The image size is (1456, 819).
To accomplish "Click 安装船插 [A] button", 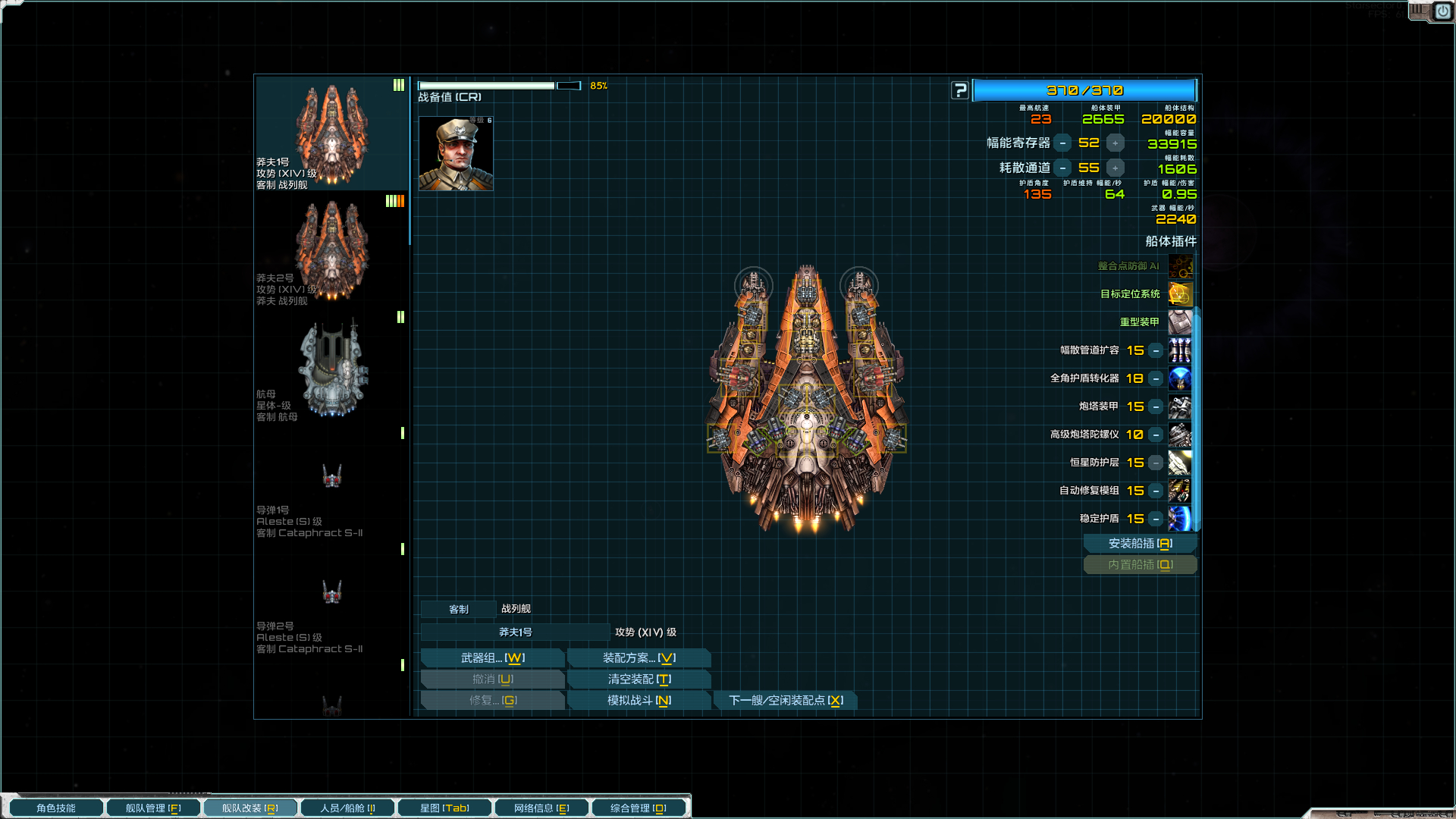I will pos(1140,543).
